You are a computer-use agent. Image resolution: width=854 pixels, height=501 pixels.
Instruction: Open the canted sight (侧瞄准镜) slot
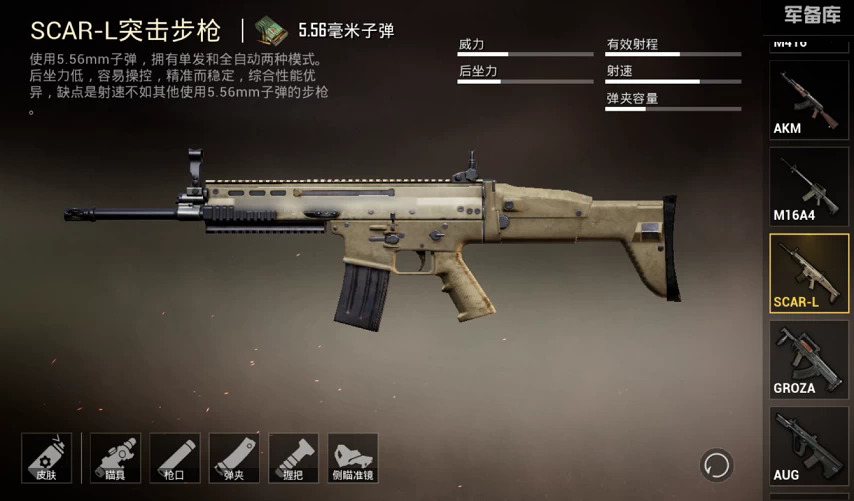(352, 458)
